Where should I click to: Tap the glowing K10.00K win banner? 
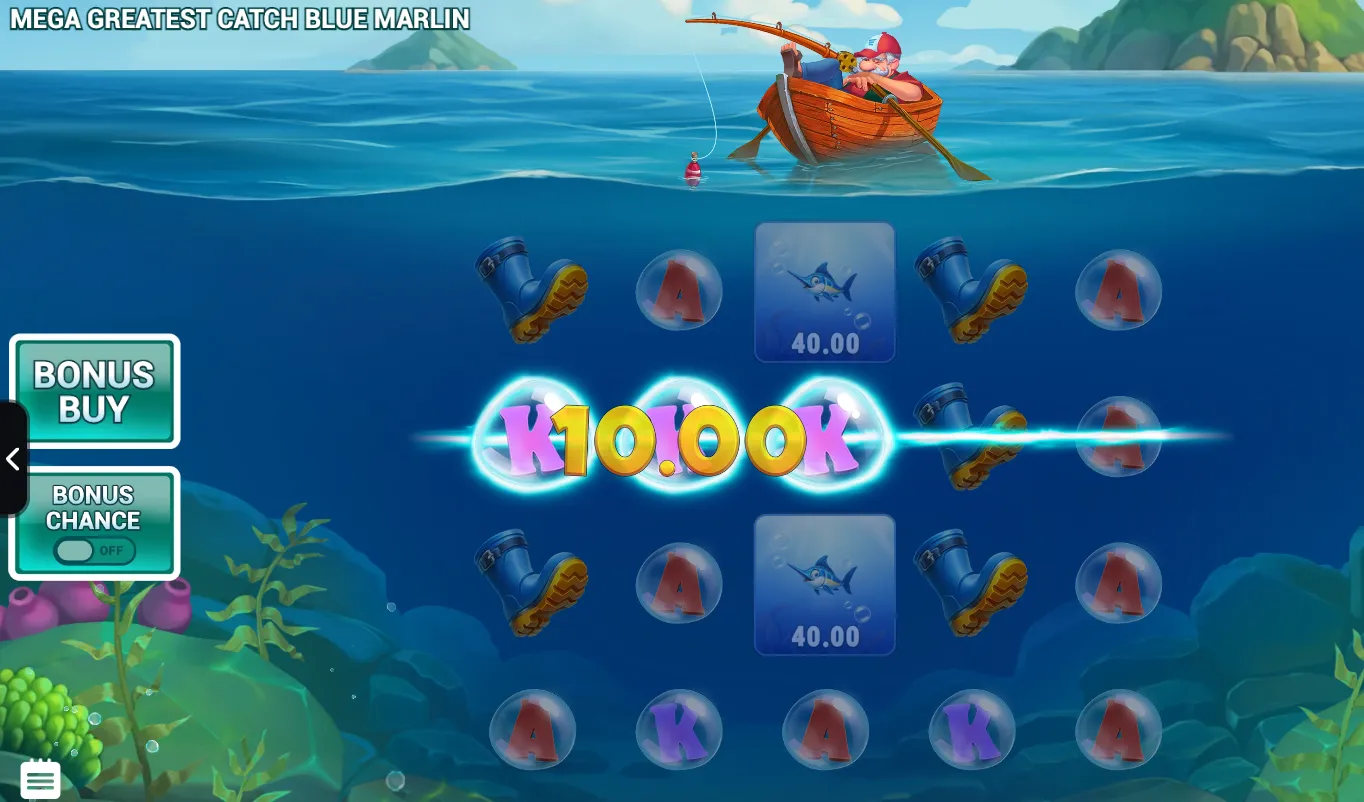680,435
